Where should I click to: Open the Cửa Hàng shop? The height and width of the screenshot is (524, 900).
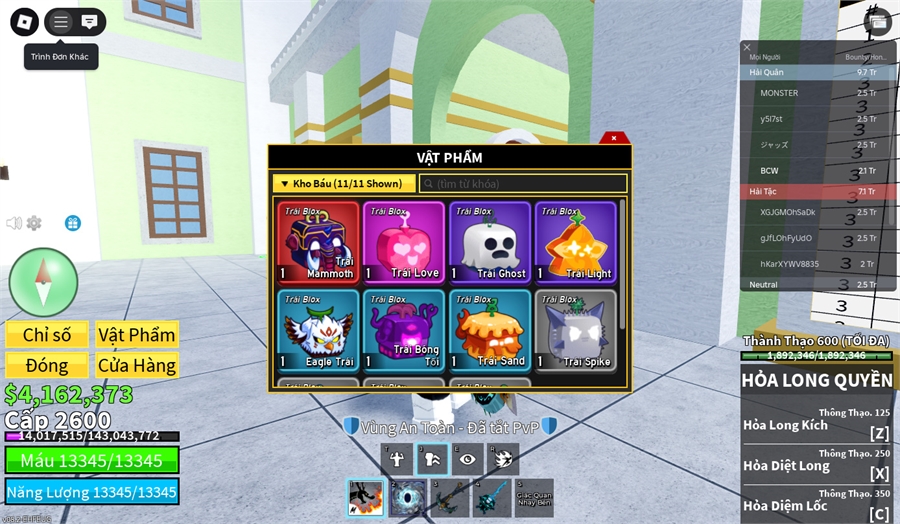136,365
